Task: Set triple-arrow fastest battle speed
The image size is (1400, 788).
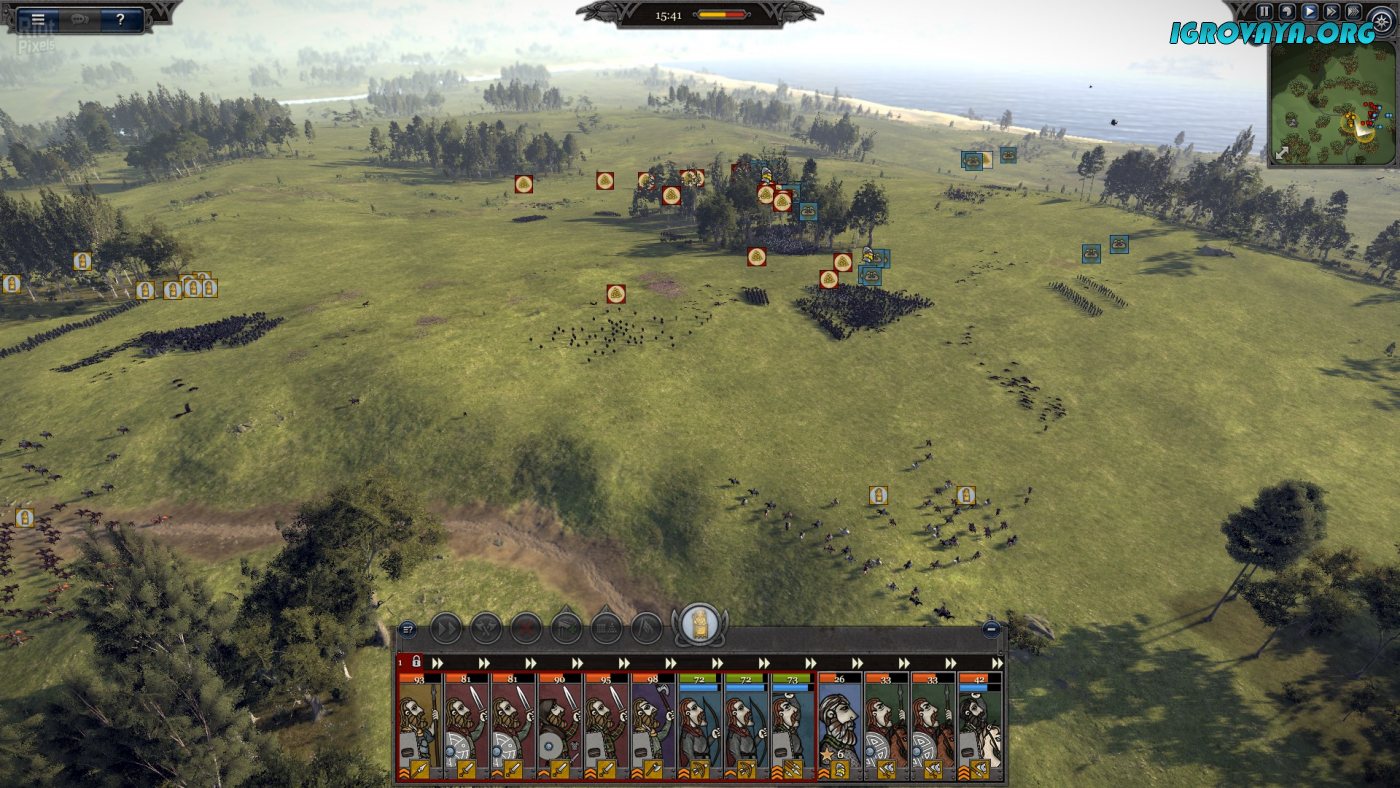Action: click(x=1353, y=12)
